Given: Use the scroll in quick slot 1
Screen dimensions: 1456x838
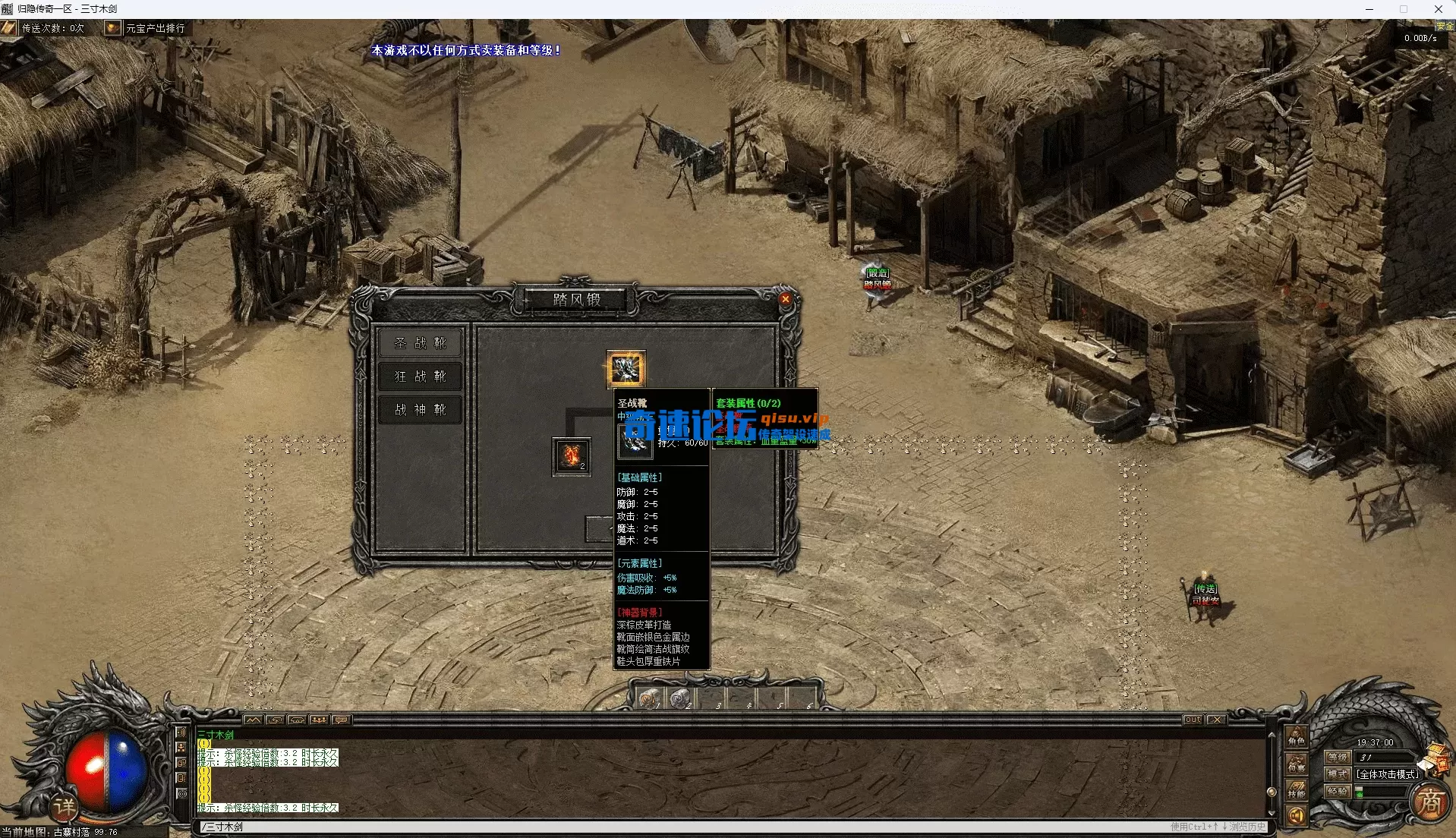Looking at the screenshot, I should coord(648,698).
